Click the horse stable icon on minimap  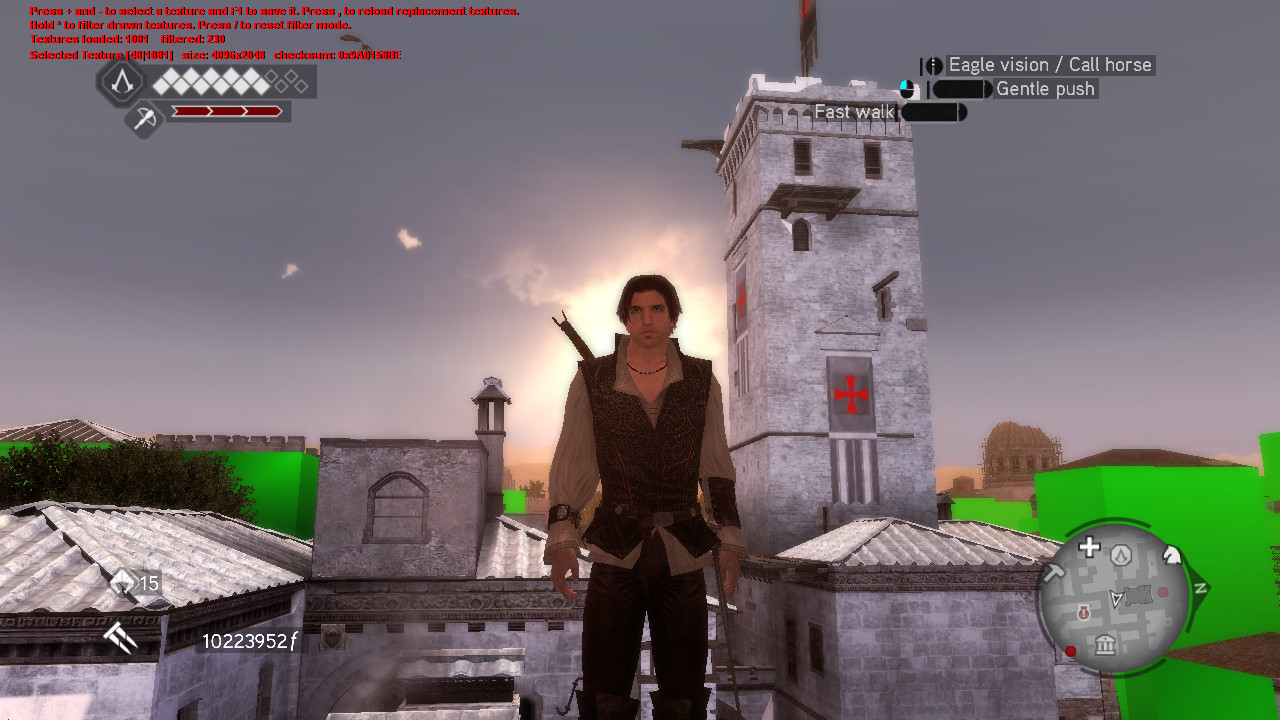tap(1170, 555)
